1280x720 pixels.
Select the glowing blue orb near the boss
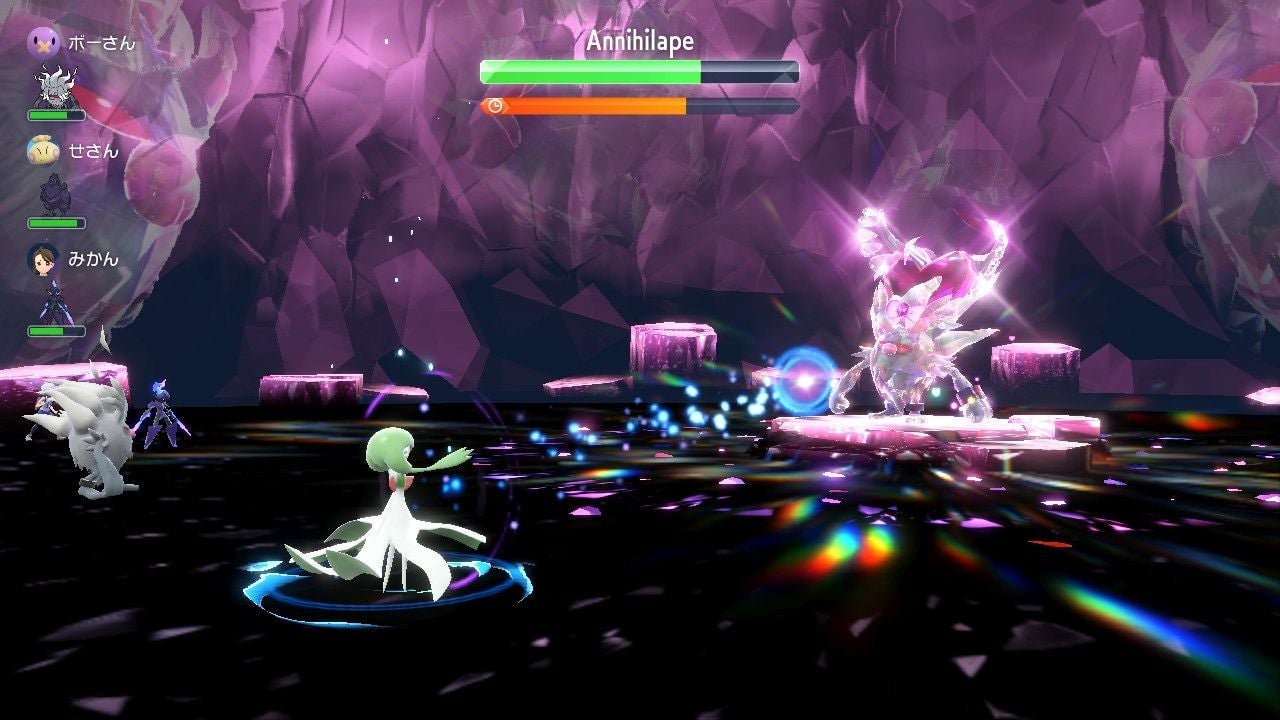click(x=806, y=378)
